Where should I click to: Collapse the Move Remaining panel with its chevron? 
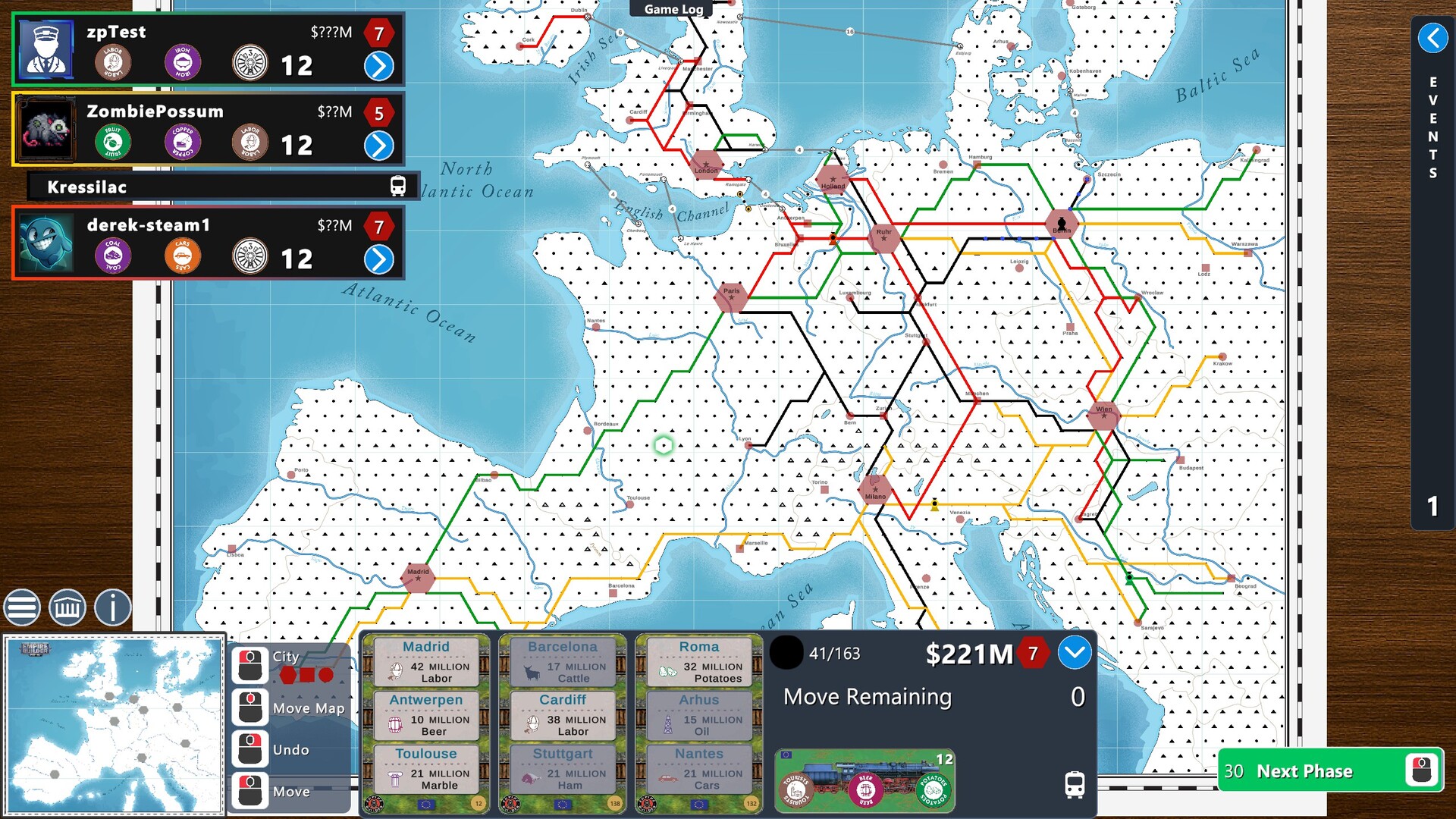tap(1074, 652)
